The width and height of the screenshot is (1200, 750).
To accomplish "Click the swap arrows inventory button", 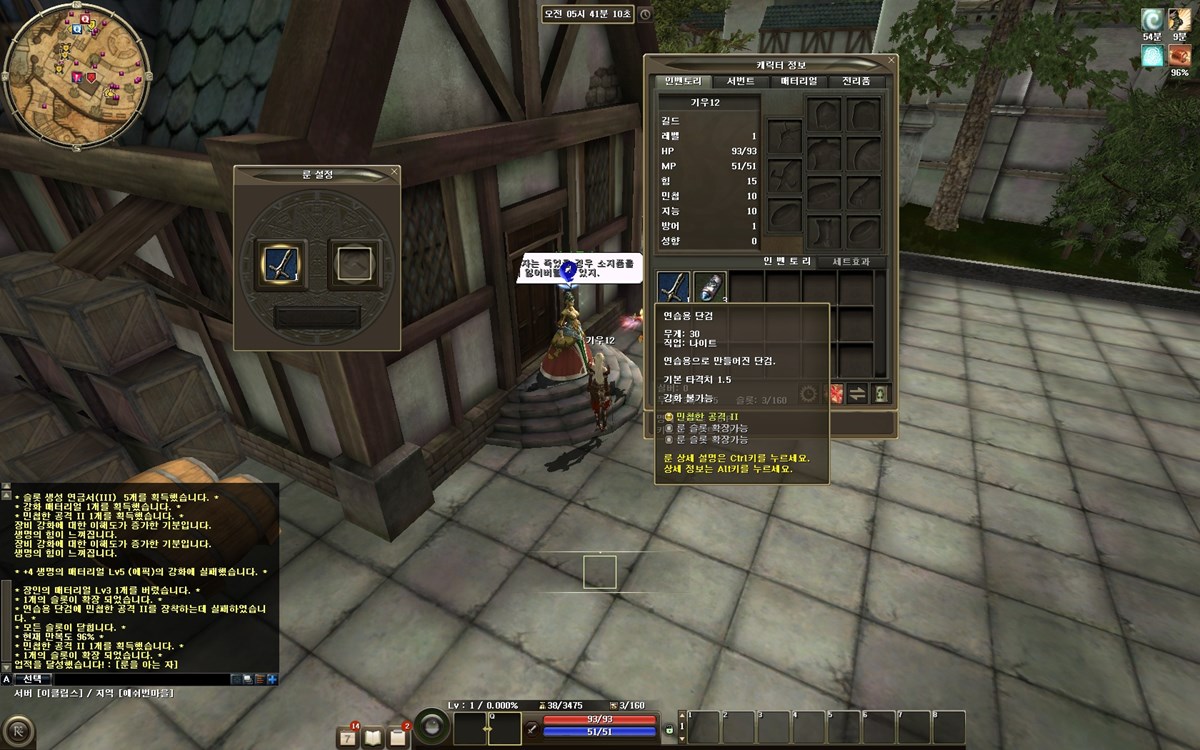I will (x=857, y=393).
